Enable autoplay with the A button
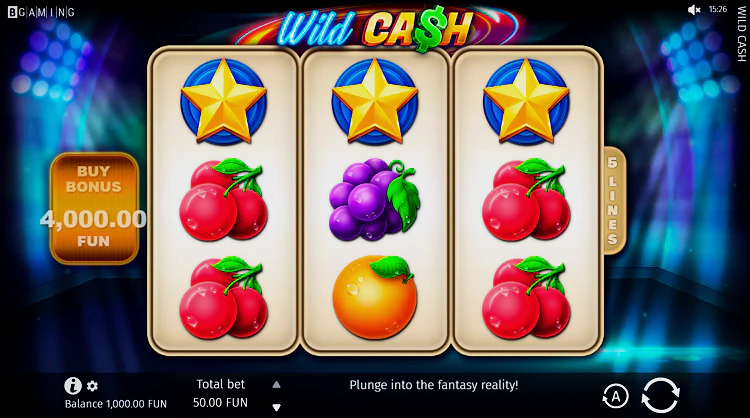 click(x=615, y=396)
